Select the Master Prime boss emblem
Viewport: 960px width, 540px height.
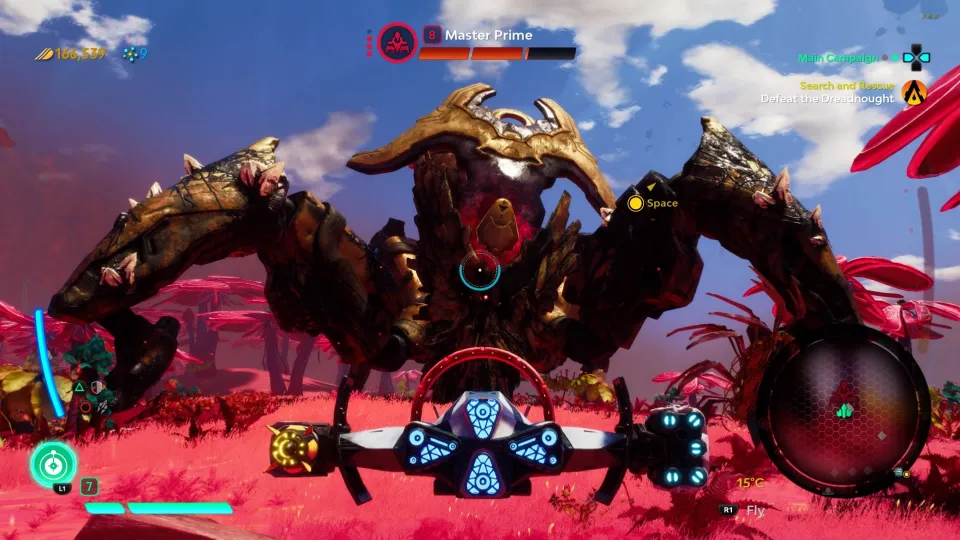[397, 42]
